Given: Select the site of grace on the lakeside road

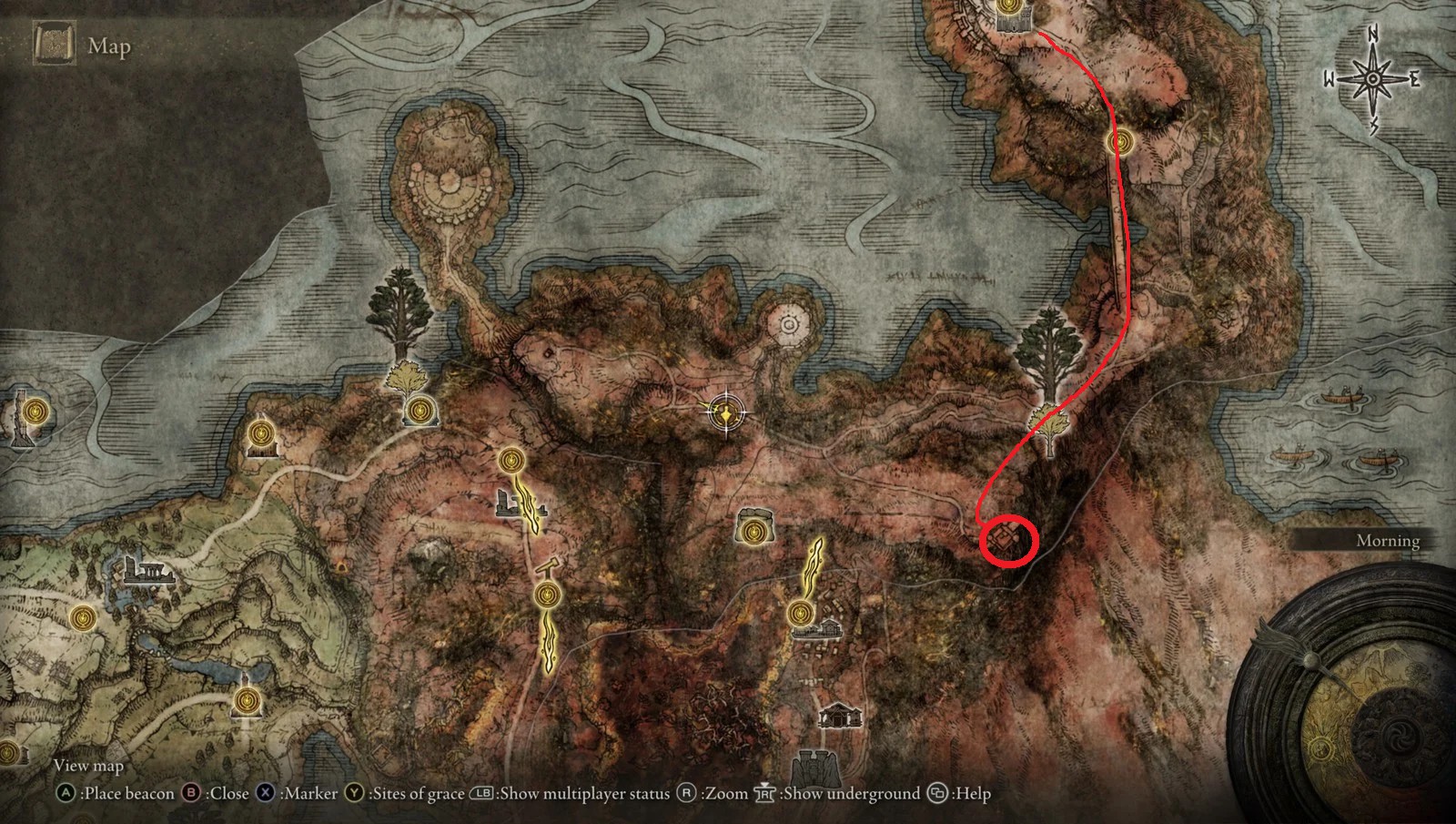Looking at the screenshot, I should pyautogui.click(x=247, y=701).
